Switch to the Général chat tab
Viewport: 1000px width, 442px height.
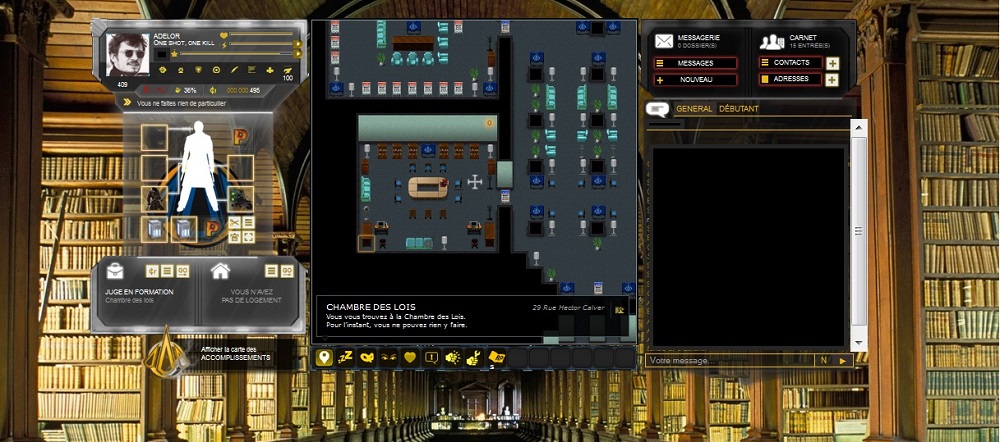[x=694, y=109]
